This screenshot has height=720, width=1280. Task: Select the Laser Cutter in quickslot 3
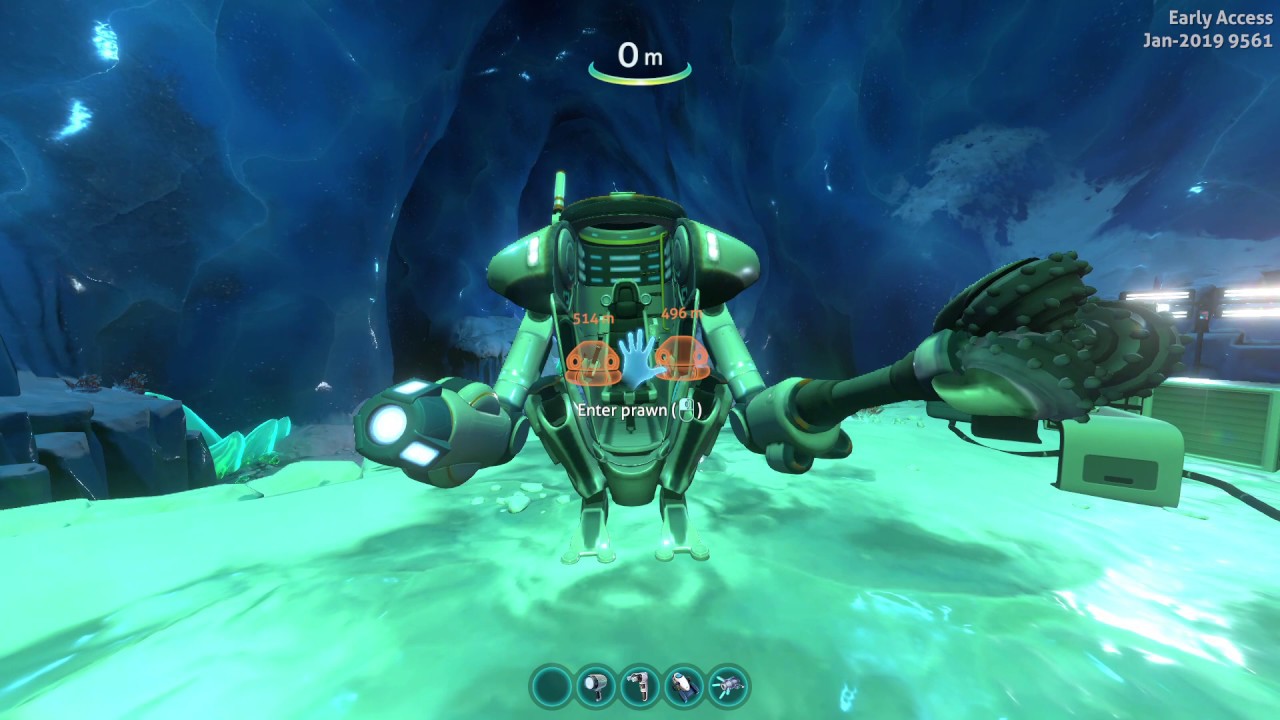(638, 687)
